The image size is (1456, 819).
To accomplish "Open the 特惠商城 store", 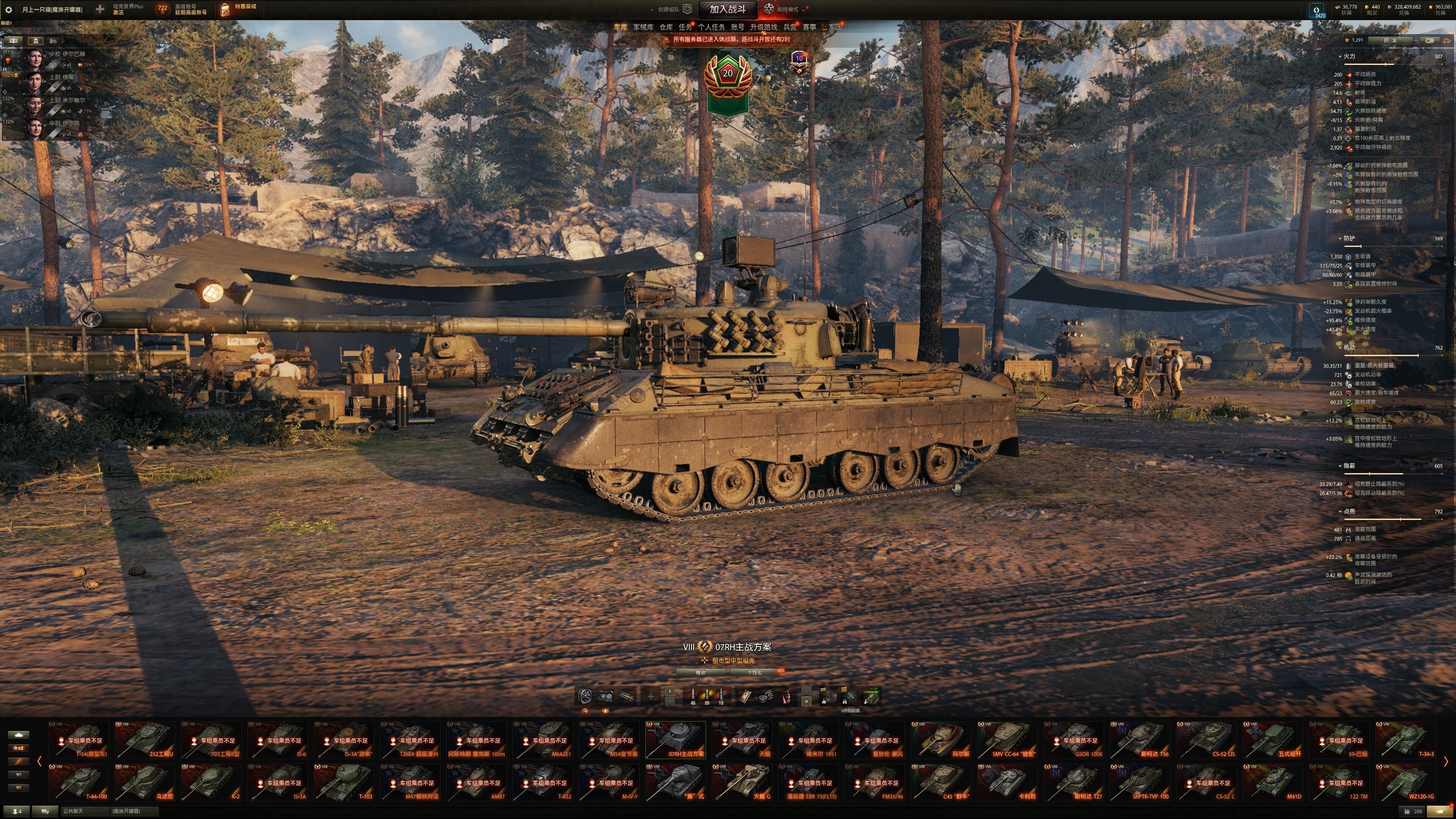I will [245, 7].
